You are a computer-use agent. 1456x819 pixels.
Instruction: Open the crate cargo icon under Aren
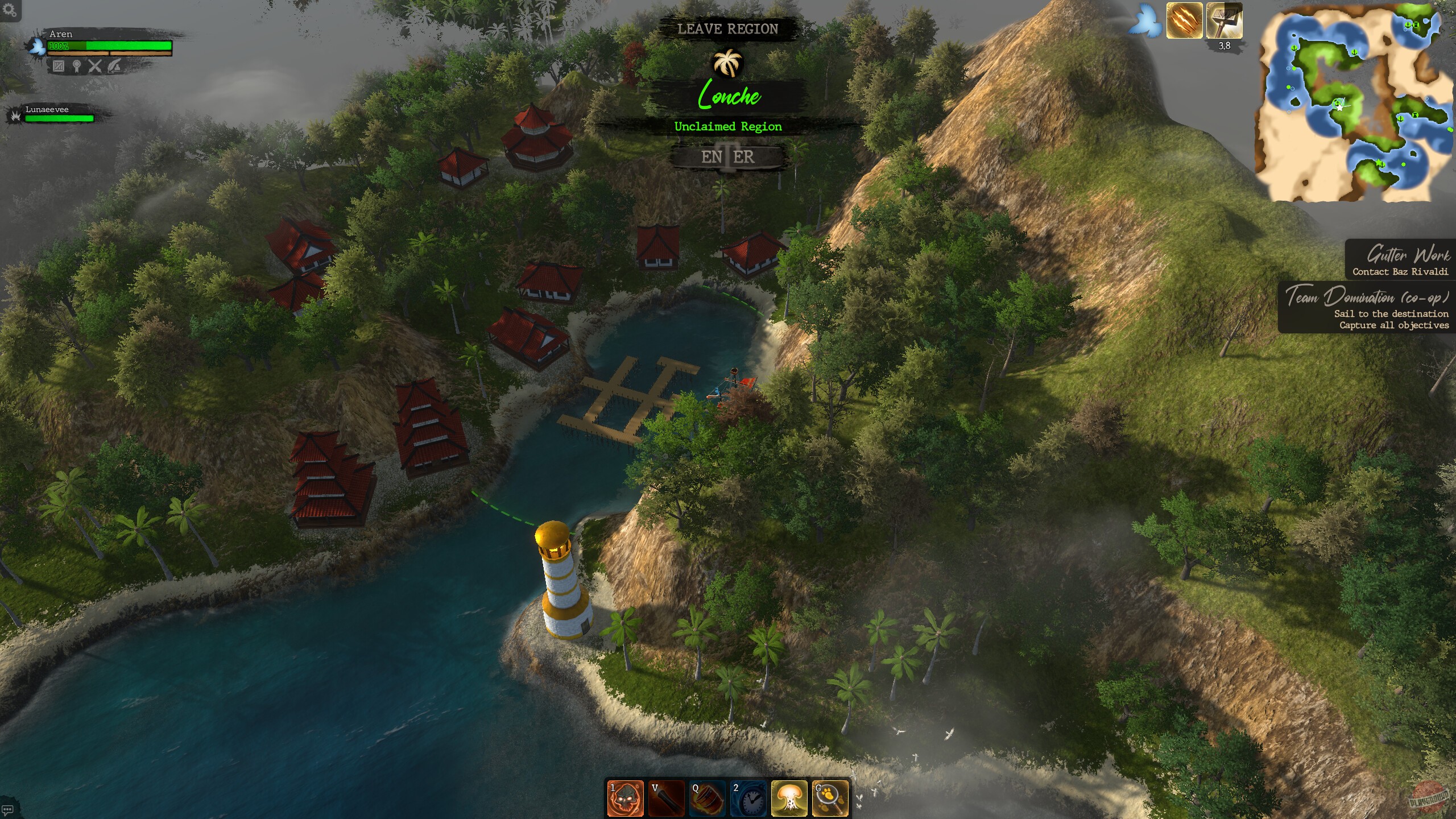(x=59, y=67)
